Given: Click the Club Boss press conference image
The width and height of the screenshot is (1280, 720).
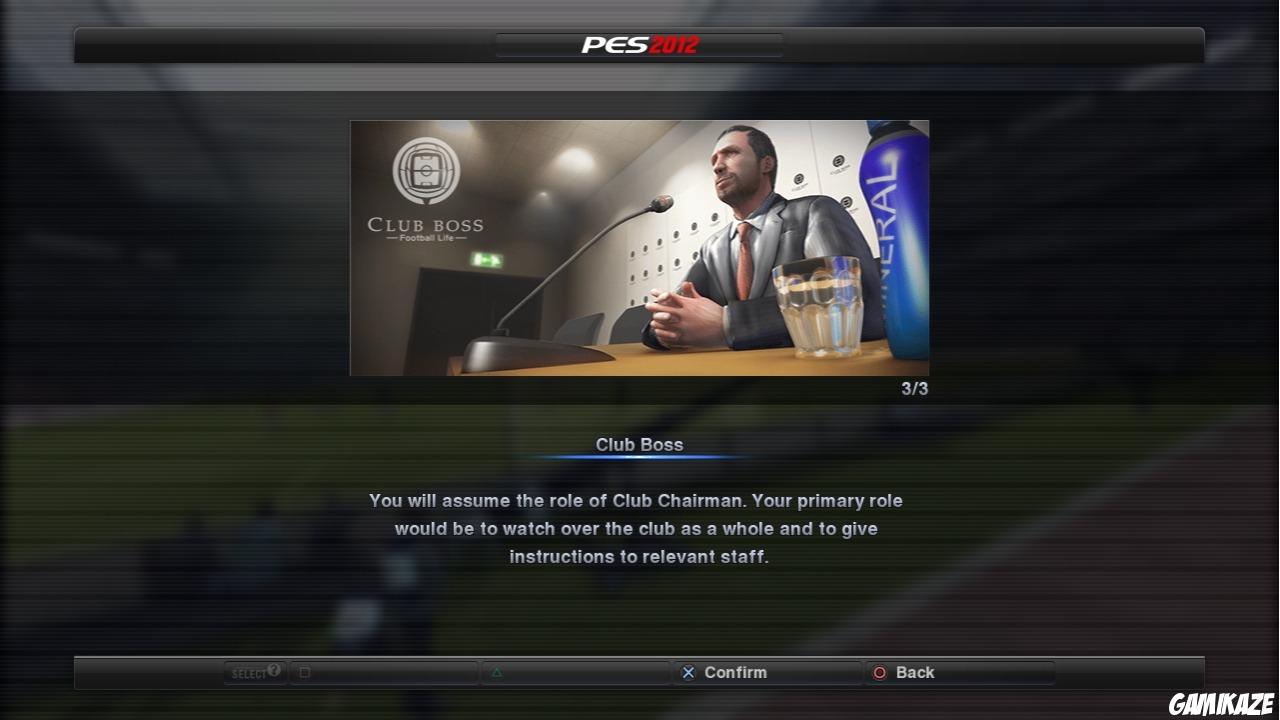Looking at the screenshot, I should point(639,247).
